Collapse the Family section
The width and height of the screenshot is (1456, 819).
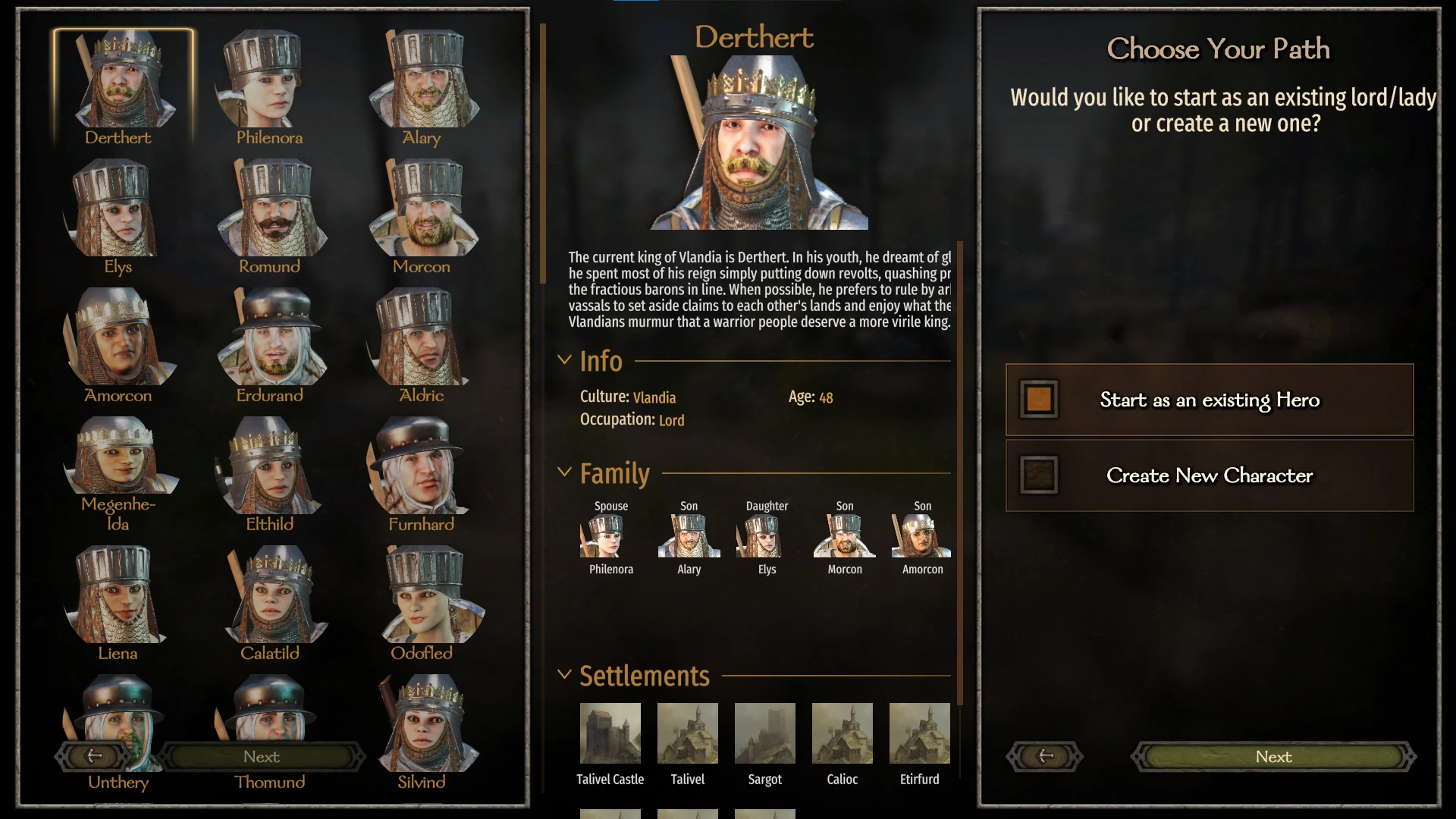565,471
